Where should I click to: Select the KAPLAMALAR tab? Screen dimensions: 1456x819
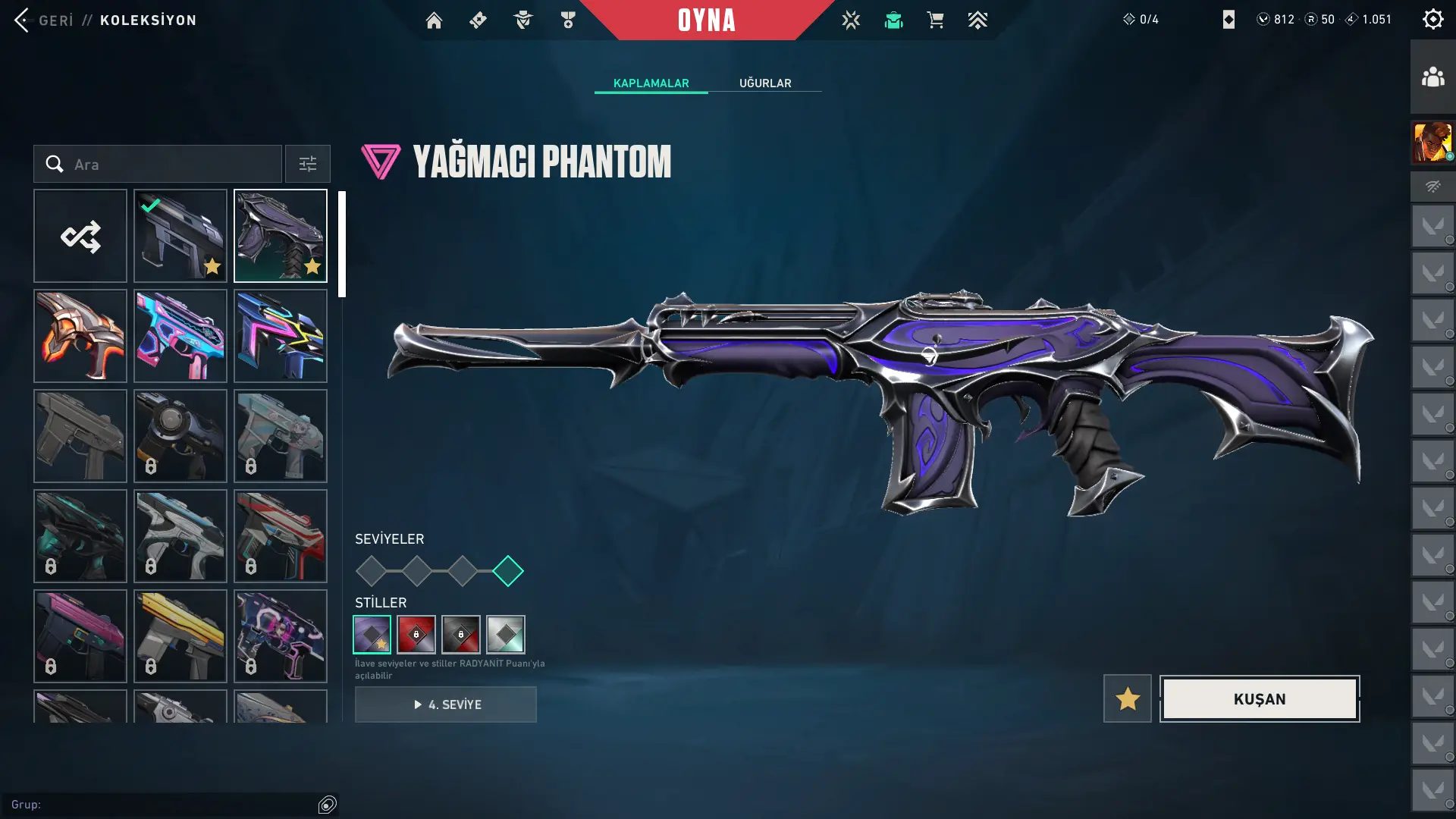coord(651,83)
